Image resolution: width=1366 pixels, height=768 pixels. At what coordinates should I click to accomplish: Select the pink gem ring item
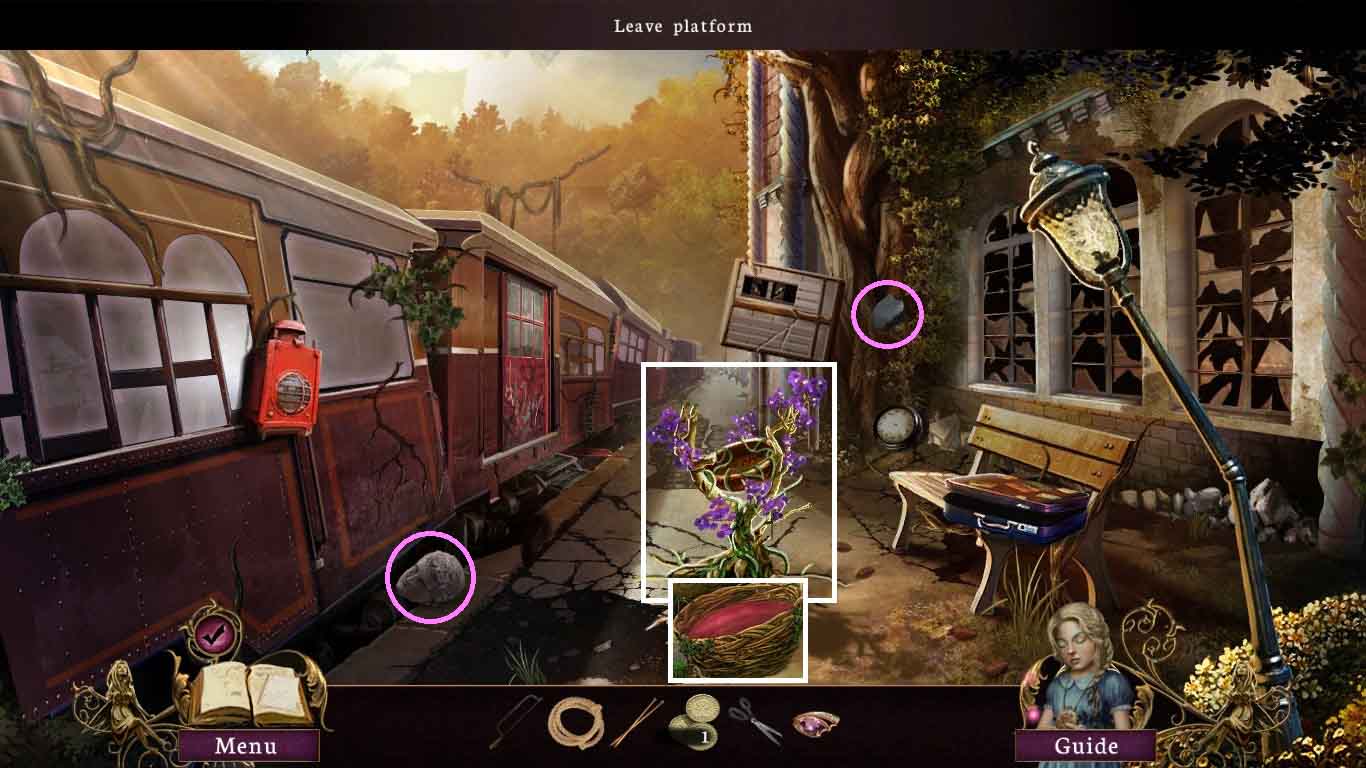pos(815,721)
